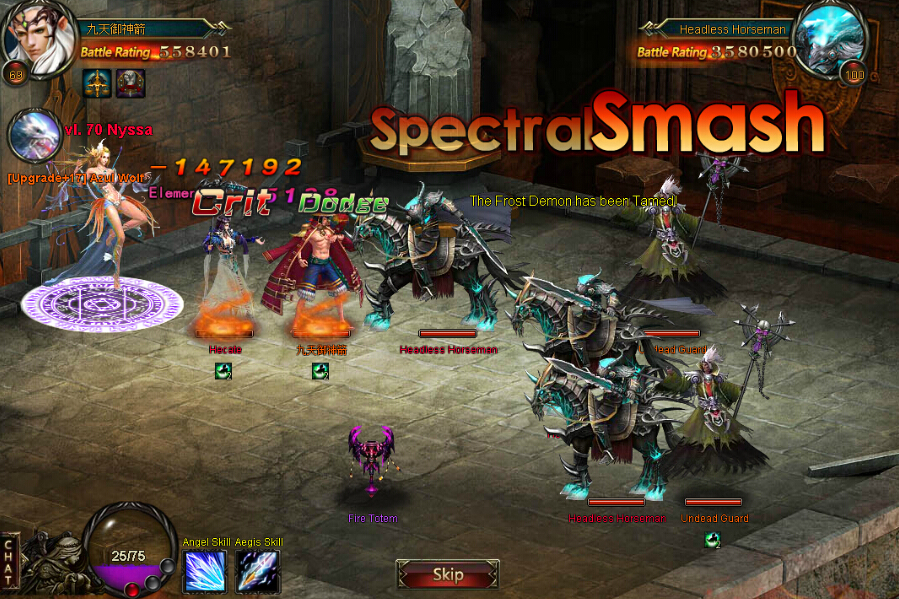Open the CHAT panel
The width and height of the screenshot is (899, 599).
coord(9,560)
